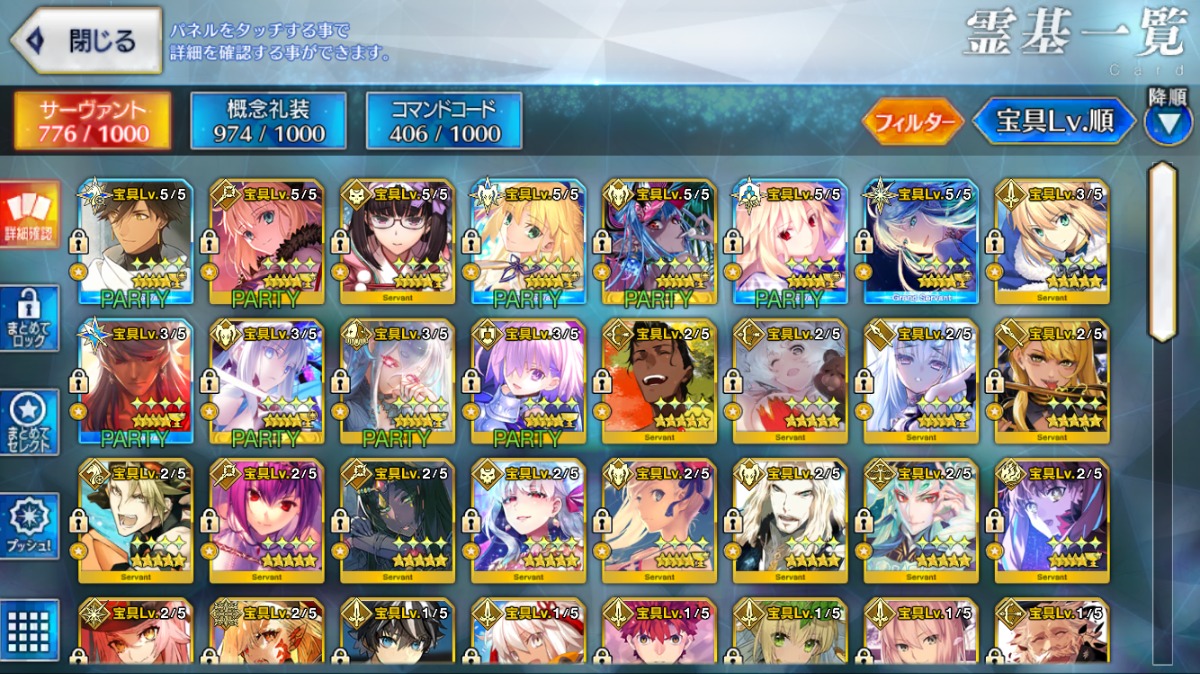Pick the blonde Saber card at NP Lv.3

pyautogui.click(x=1051, y=241)
